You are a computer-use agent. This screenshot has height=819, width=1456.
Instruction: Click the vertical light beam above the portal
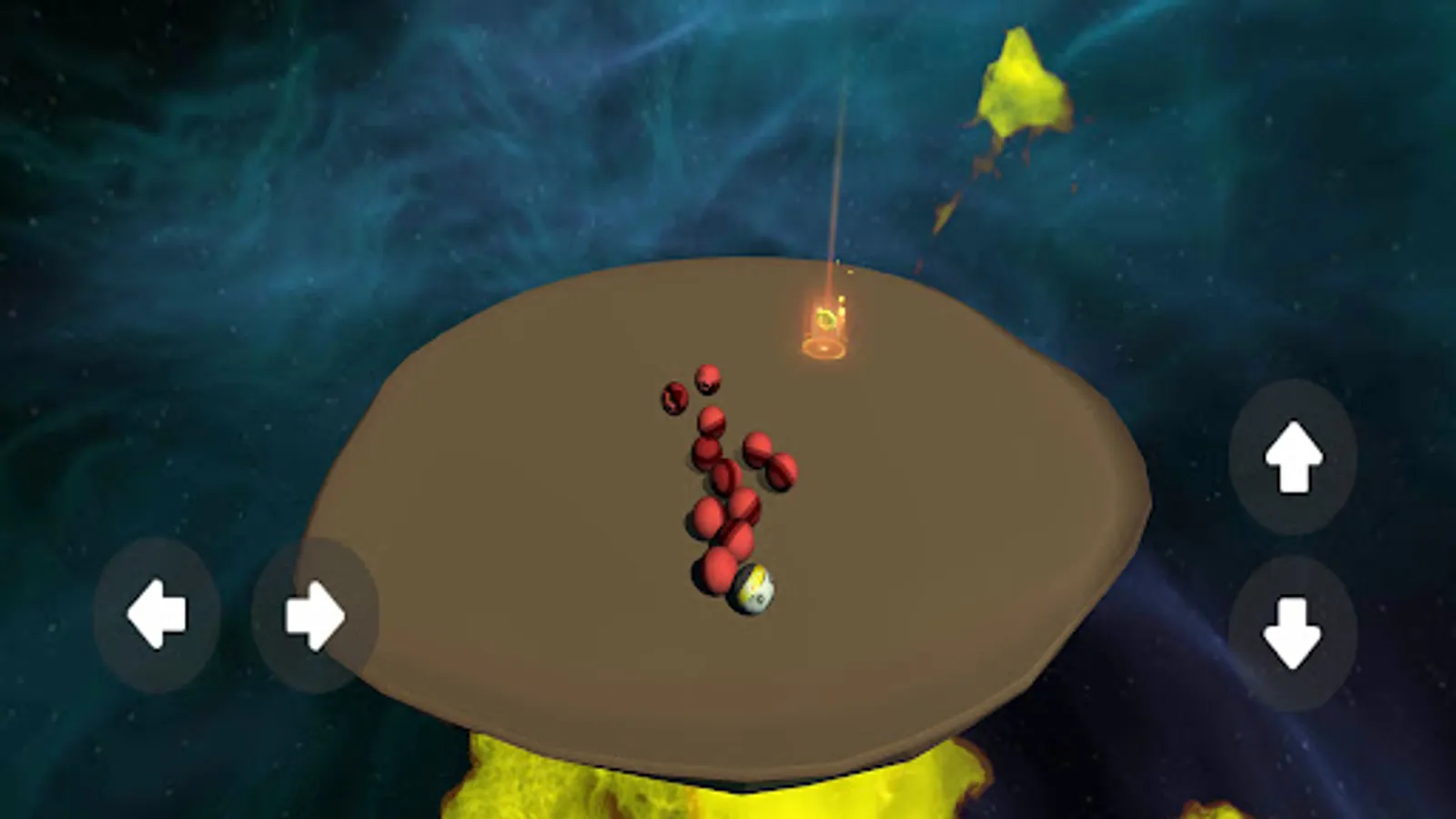pyautogui.click(x=834, y=182)
